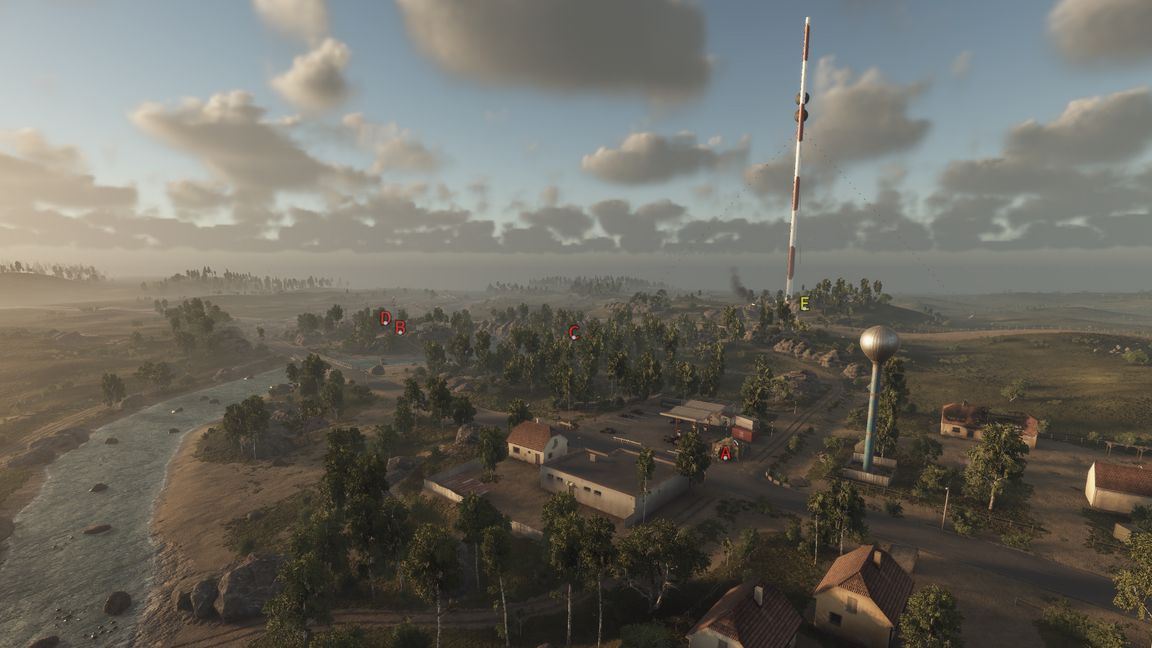The width and height of the screenshot is (1152, 648).
Task: Pick the yellow objective marker E
Action: click(x=804, y=303)
